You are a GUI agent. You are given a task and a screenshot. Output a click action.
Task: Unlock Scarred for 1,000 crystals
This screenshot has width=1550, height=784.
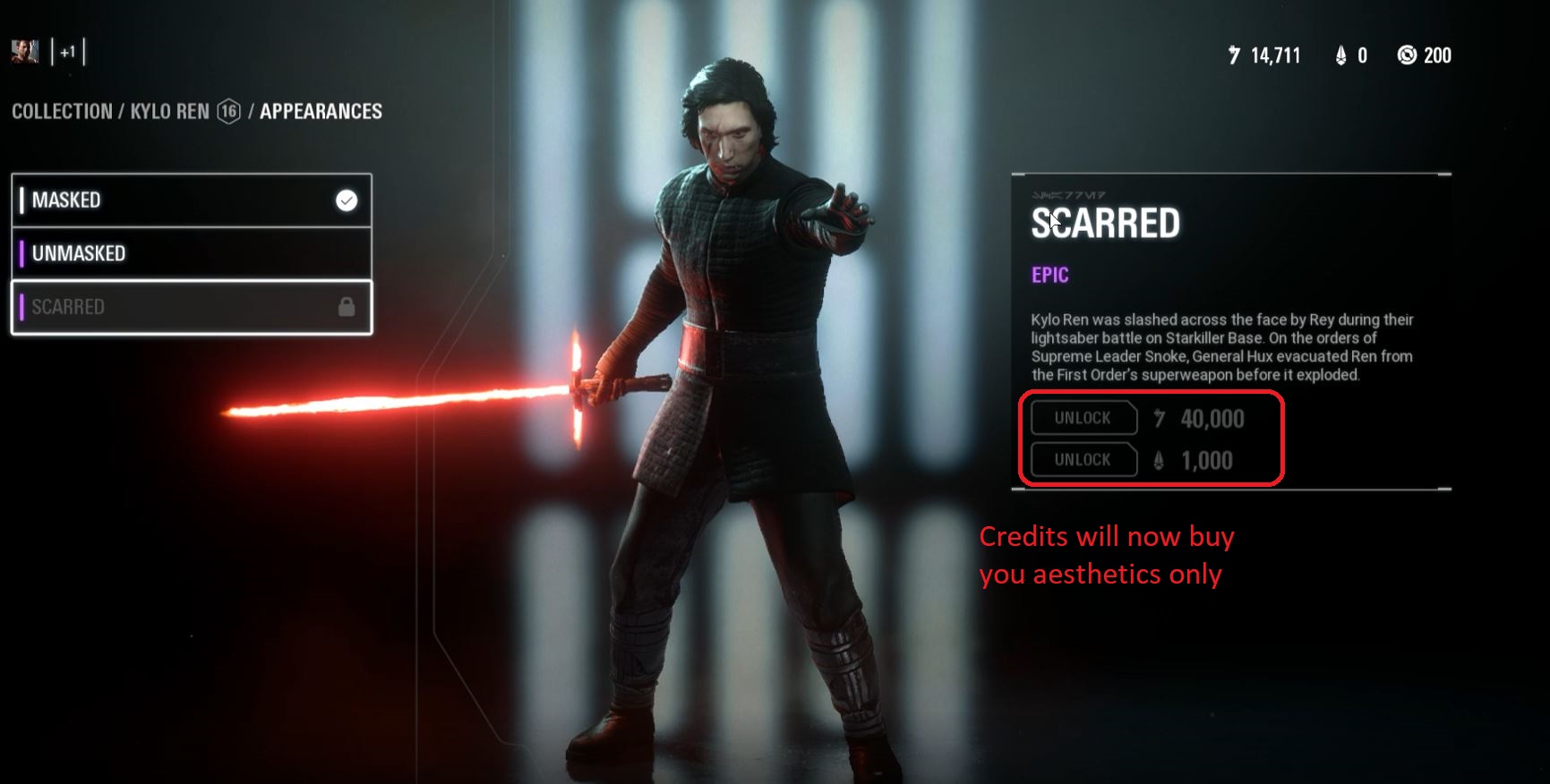pyautogui.click(x=1083, y=460)
